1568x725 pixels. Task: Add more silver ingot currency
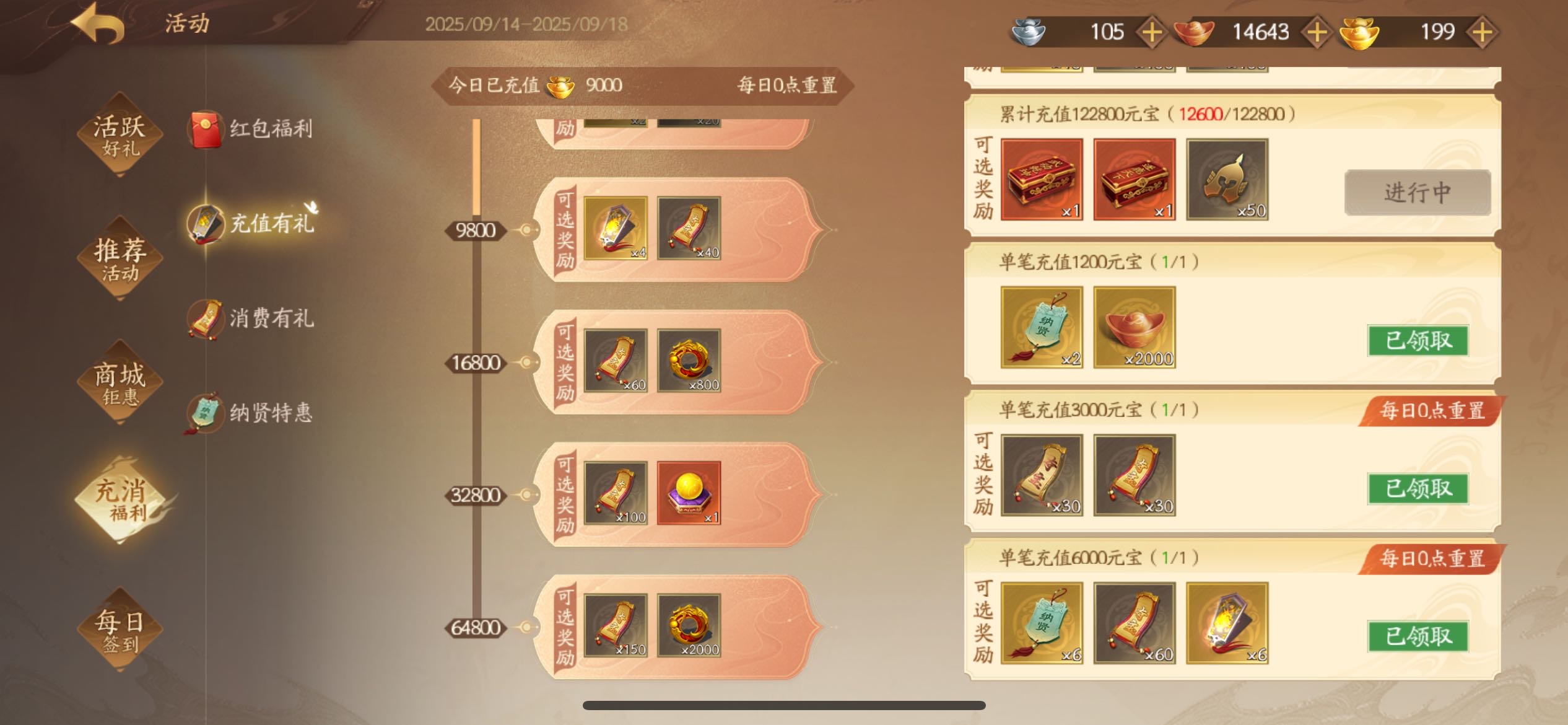click(x=1151, y=32)
